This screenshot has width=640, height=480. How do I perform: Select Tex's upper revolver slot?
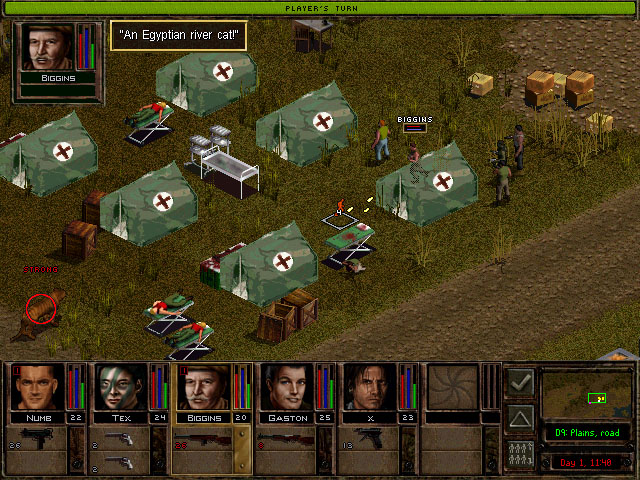pyautogui.click(x=119, y=440)
